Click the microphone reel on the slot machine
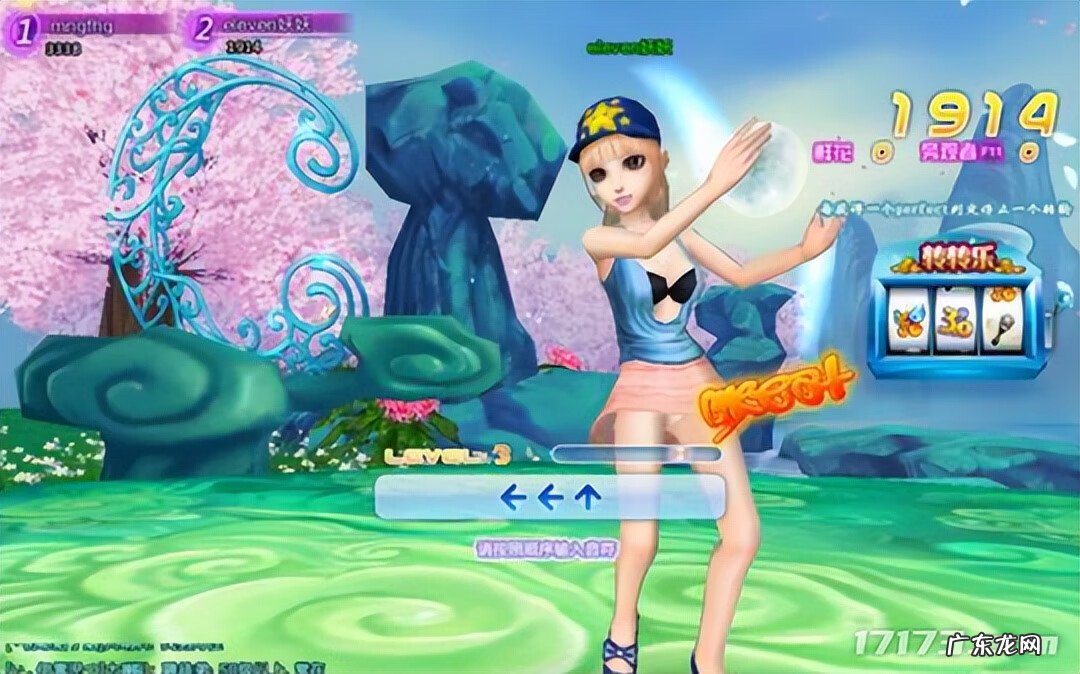 click(x=1000, y=320)
